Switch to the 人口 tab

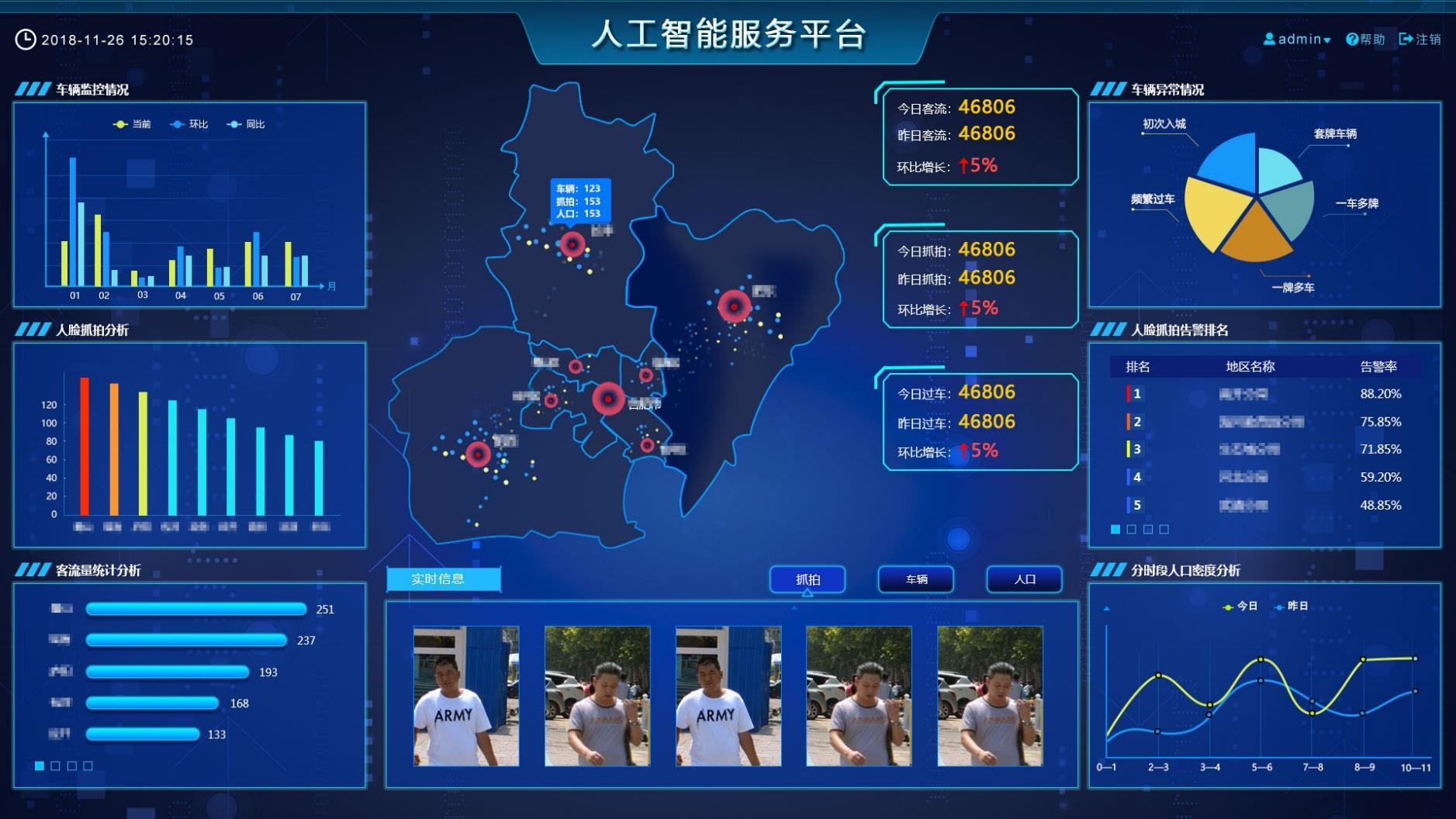1024,579
